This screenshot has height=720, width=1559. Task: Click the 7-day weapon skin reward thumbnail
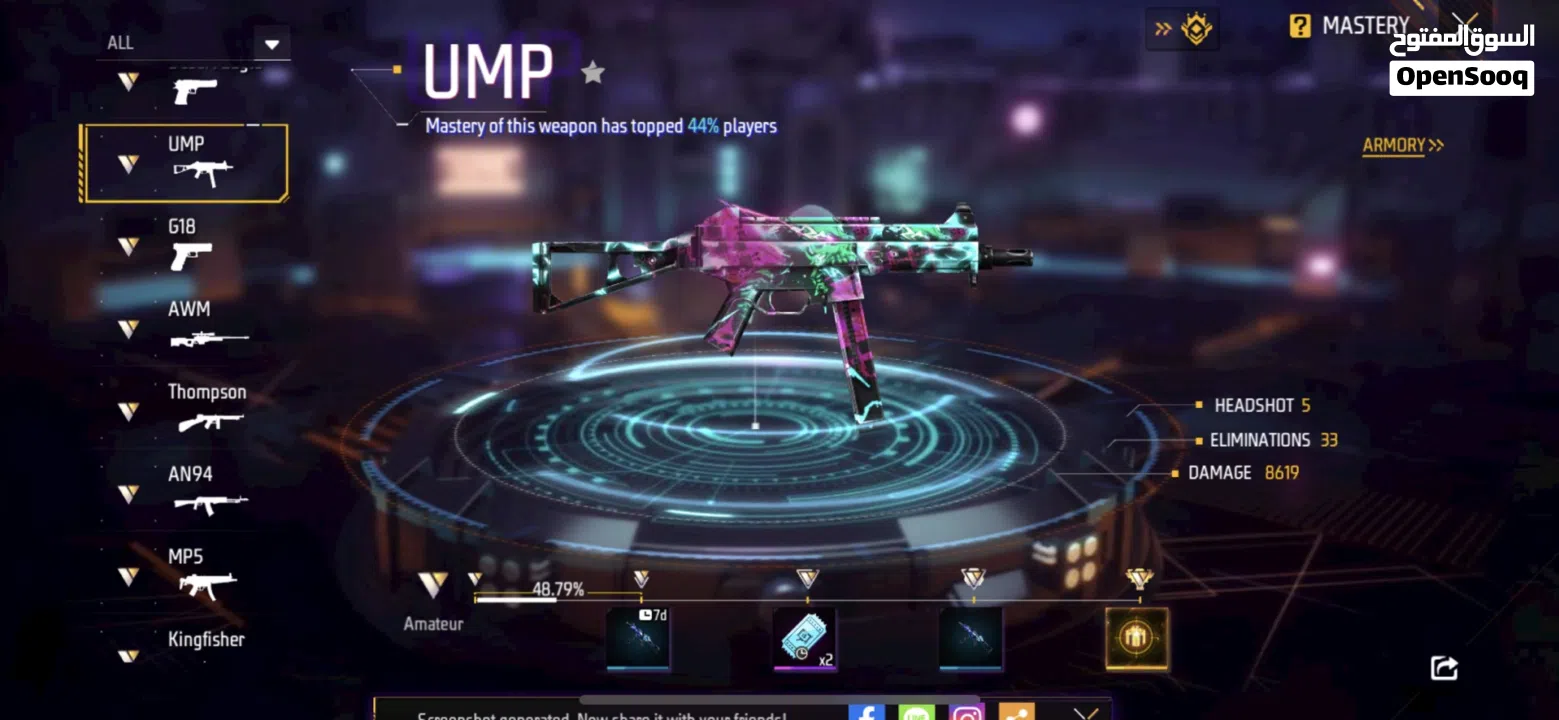tap(638, 637)
